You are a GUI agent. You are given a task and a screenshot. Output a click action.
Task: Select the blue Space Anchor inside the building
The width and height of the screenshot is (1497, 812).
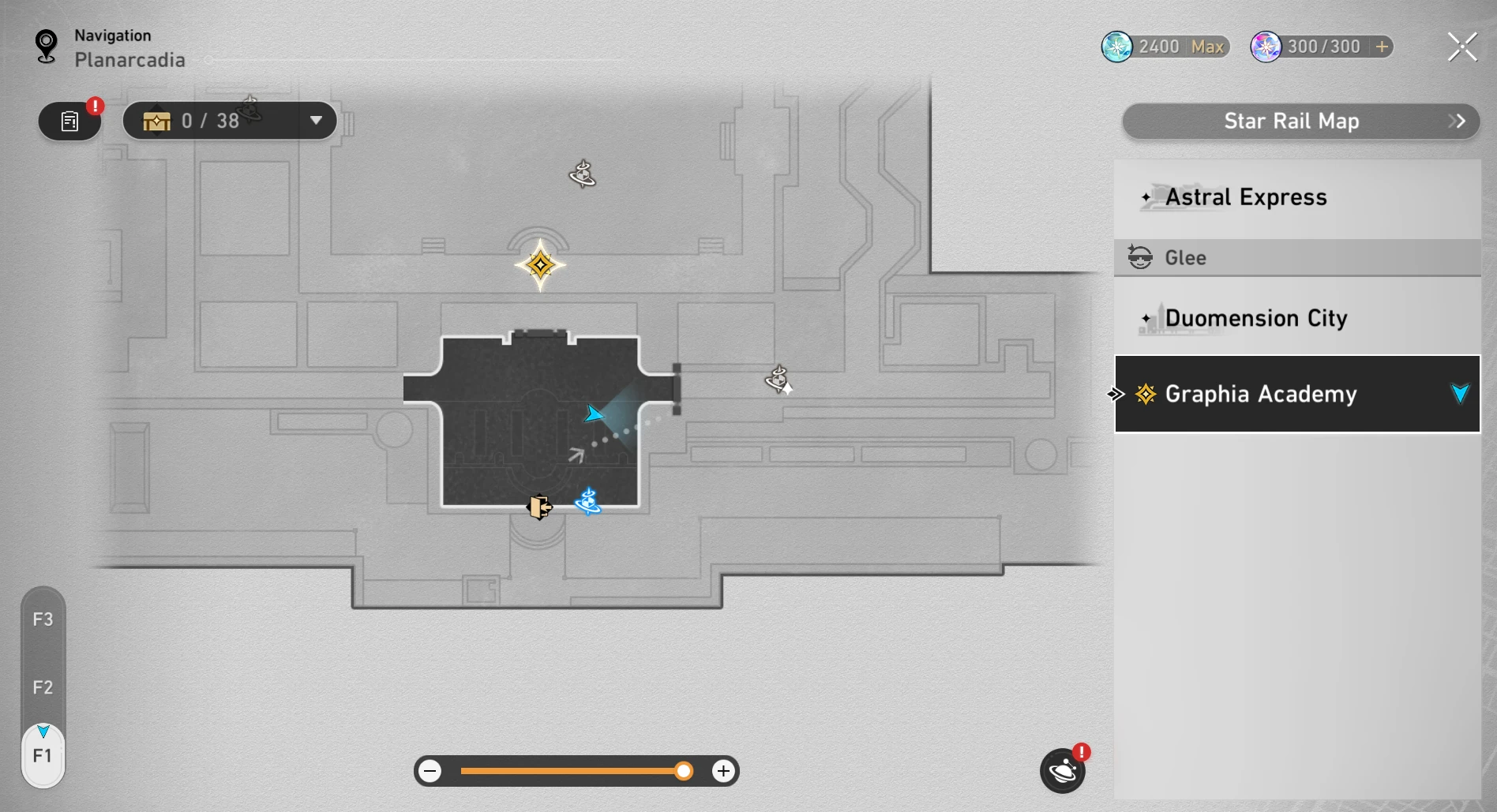tap(587, 501)
